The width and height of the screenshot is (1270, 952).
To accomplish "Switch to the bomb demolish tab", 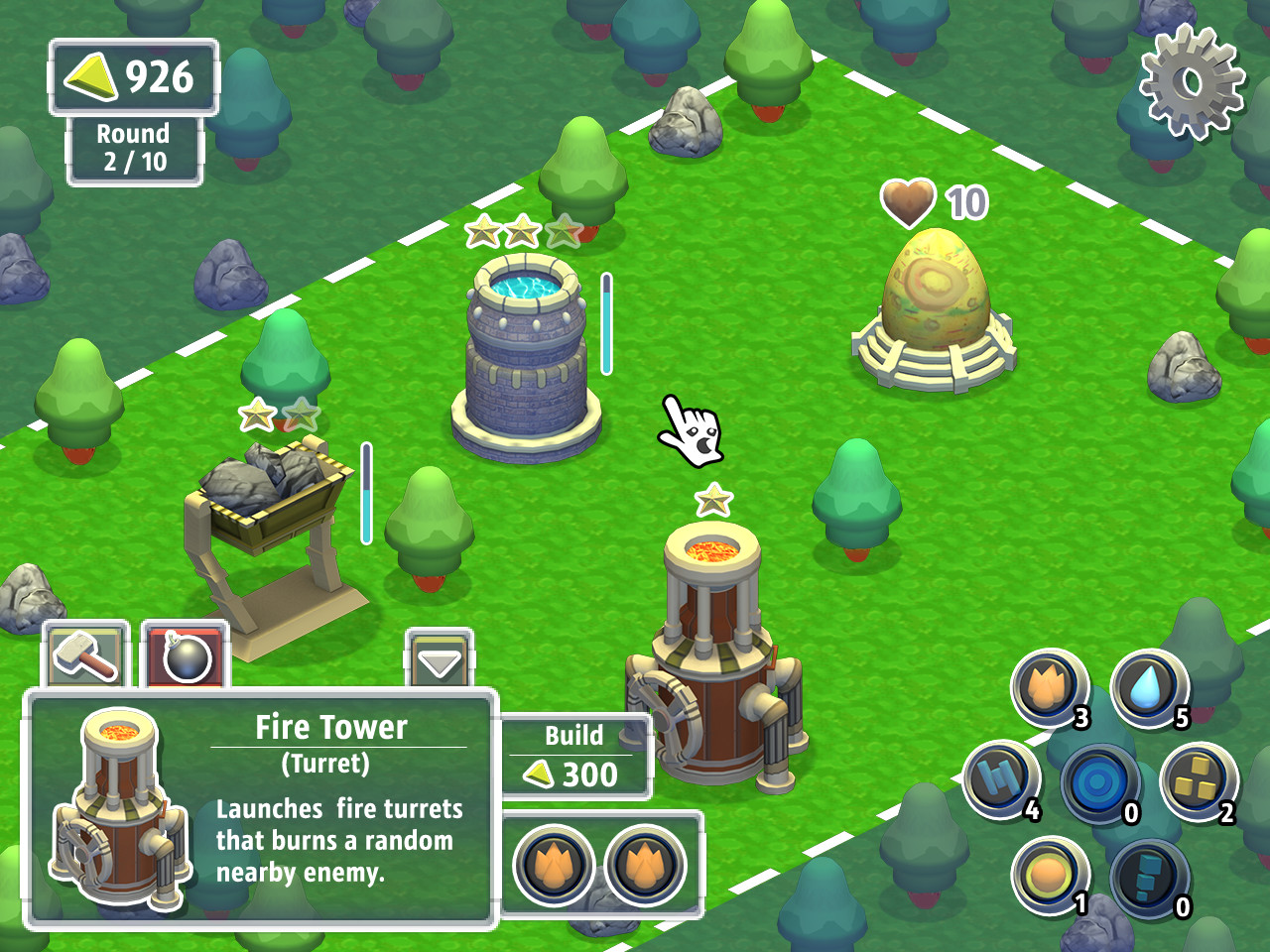I will click(186, 655).
